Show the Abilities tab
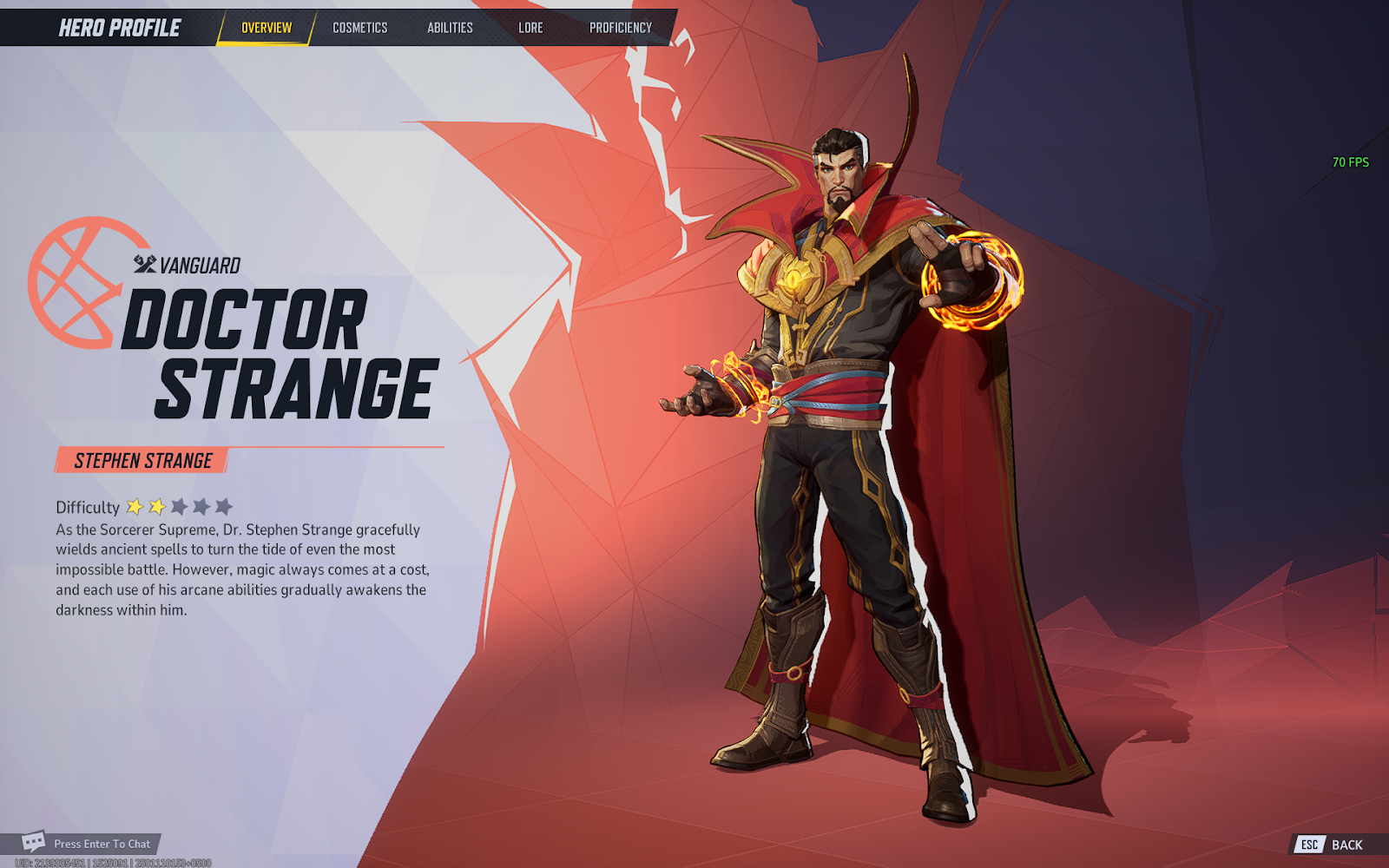The image size is (1389, 868). click(450, 28)
